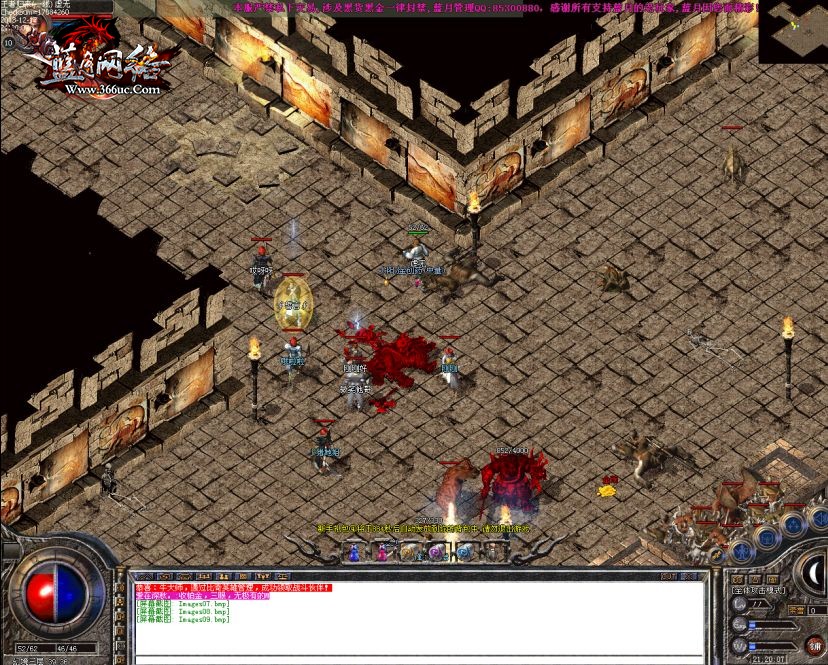Use the blue potion in the belt
This screenshot has height=665, width=828.
point(355,551)
